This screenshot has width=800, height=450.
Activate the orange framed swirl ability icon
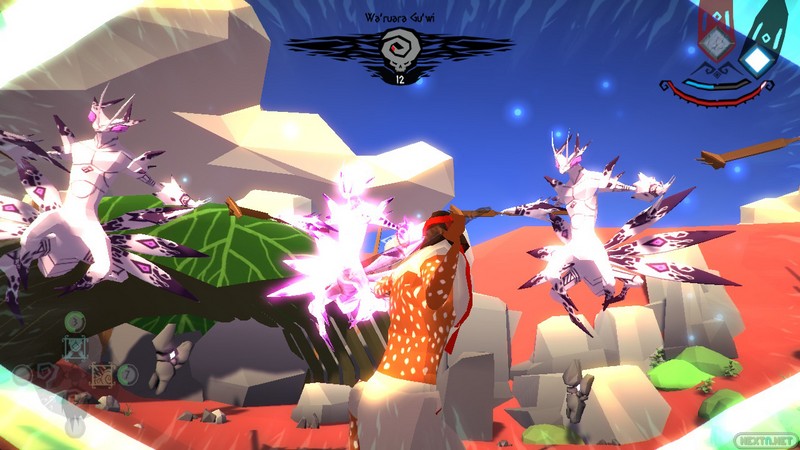click(101, 375)
